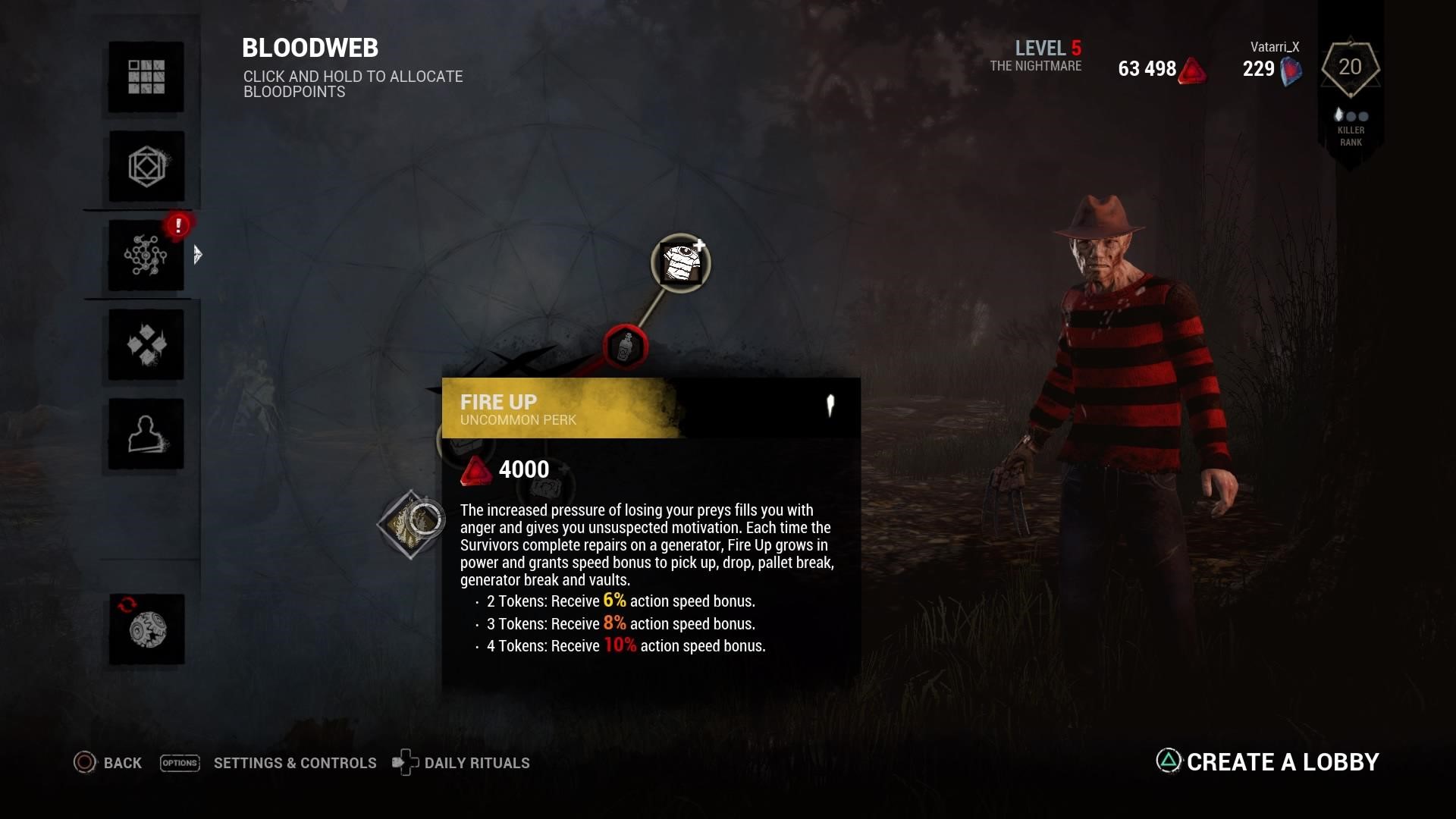Go back to previous screen
The width and height of the screenshot is (1456, 819).
pos(108,763)
